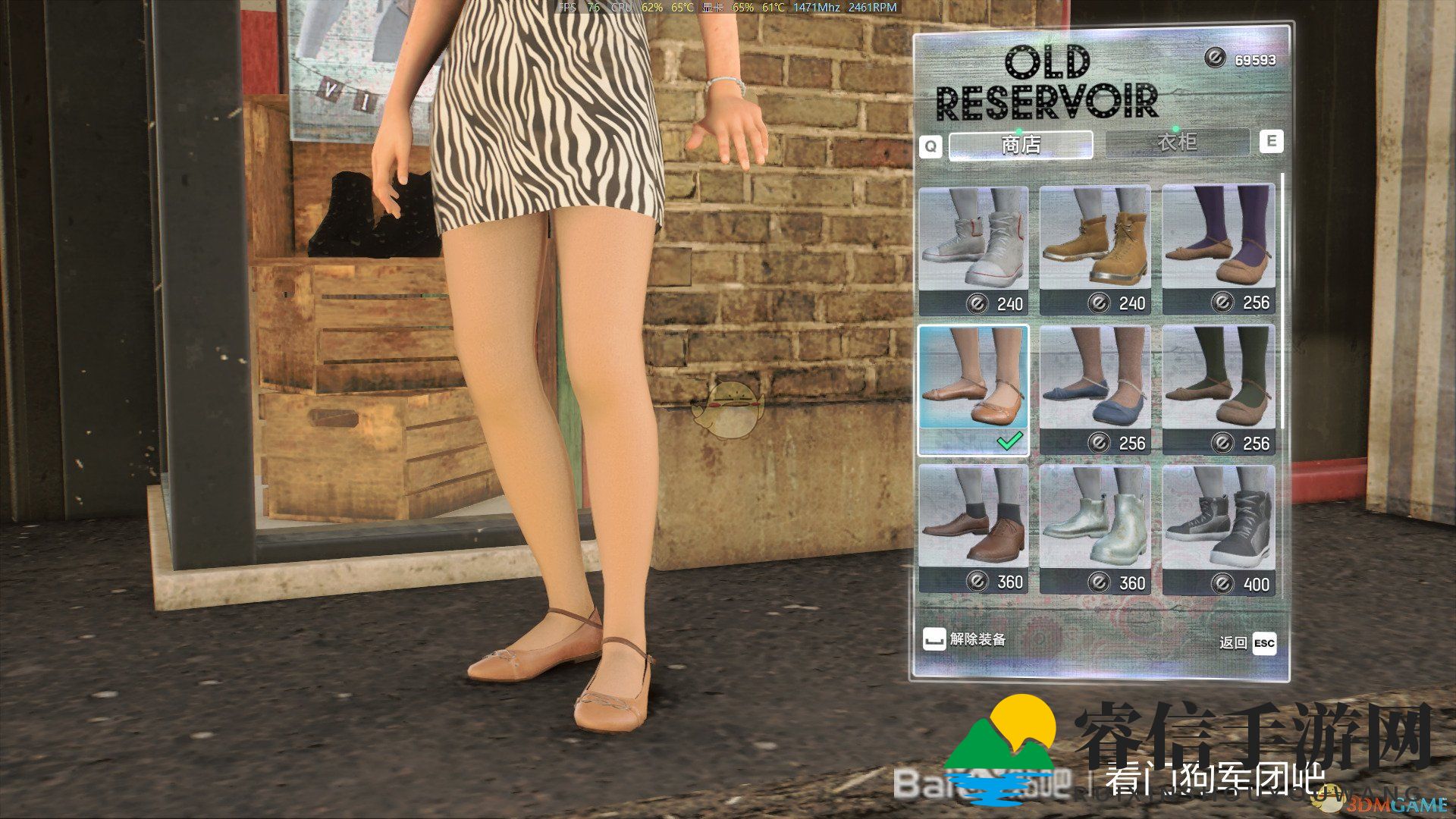Open the 衣柜 wardrobe tab
Viewport: 1456px width, 819px height.
1177,142
